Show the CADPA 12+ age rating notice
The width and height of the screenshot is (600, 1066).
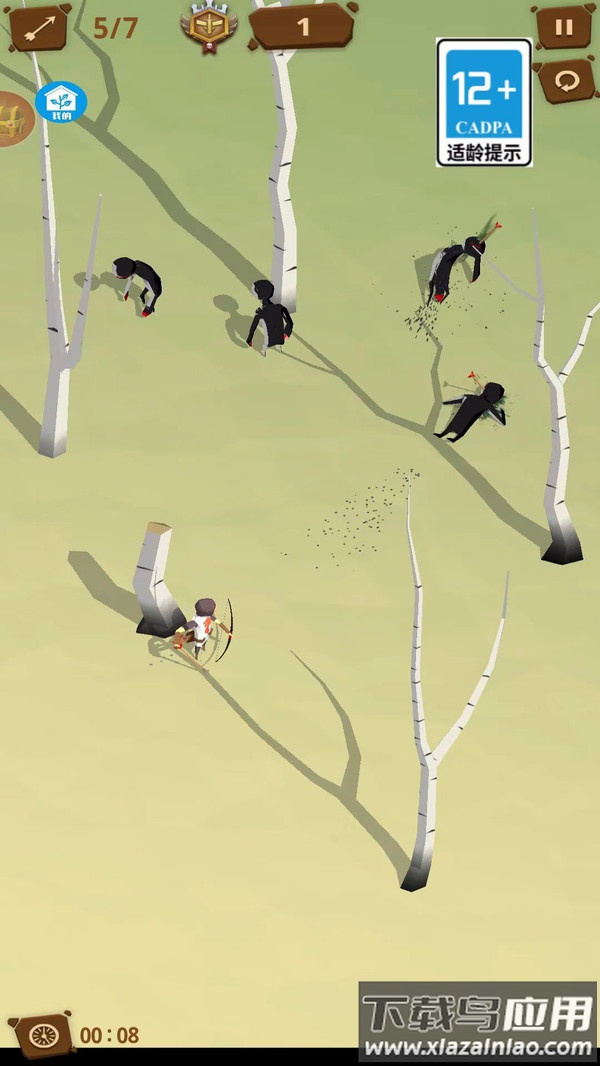pos(484,102)
